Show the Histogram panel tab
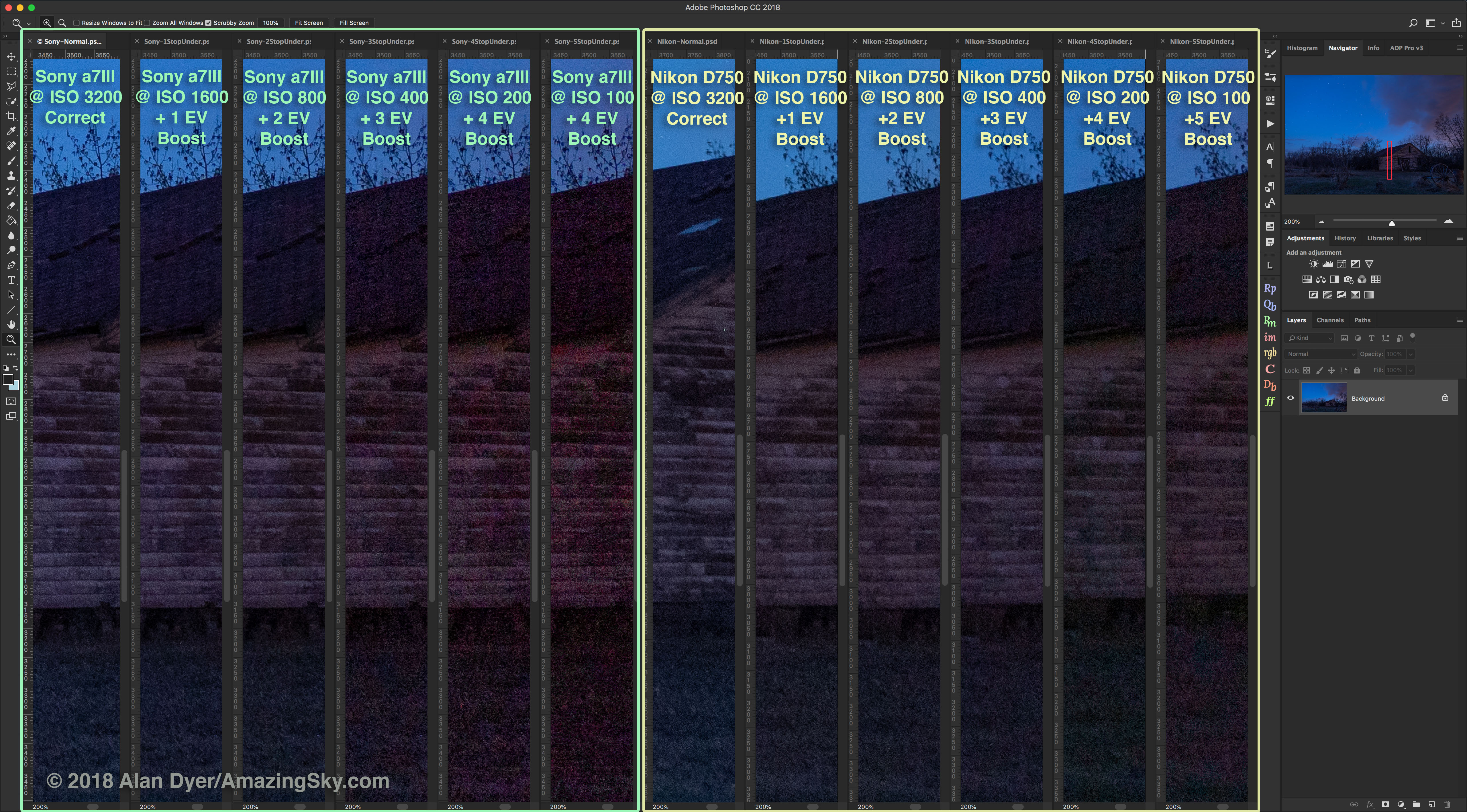 tap(1302, 48)
